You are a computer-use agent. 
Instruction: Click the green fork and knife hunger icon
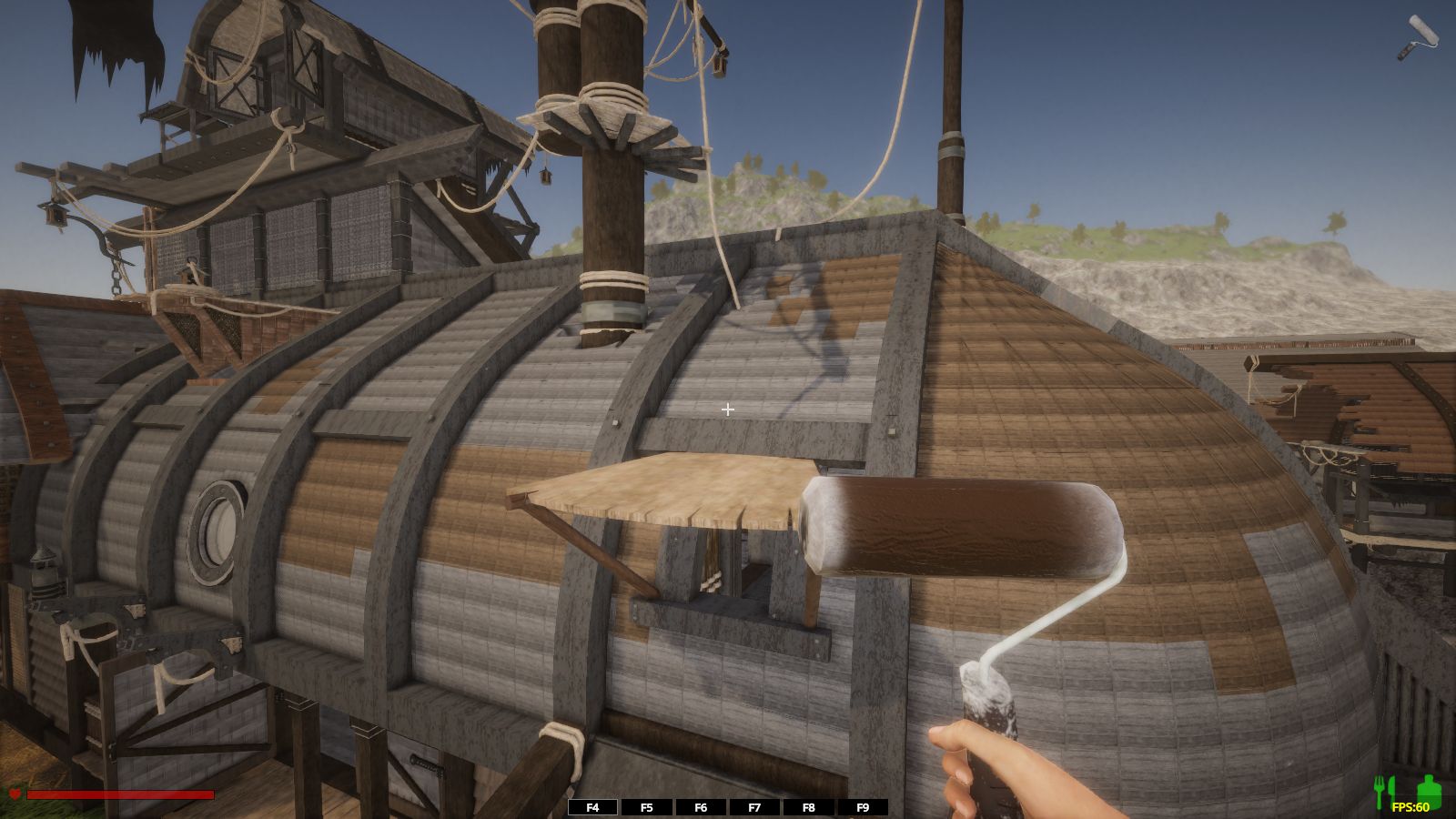tap(1384, 792)
